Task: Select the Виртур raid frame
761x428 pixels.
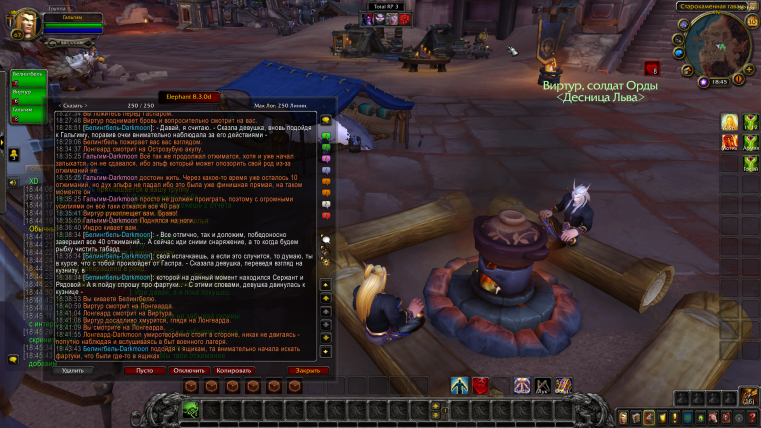Action: 27,95
